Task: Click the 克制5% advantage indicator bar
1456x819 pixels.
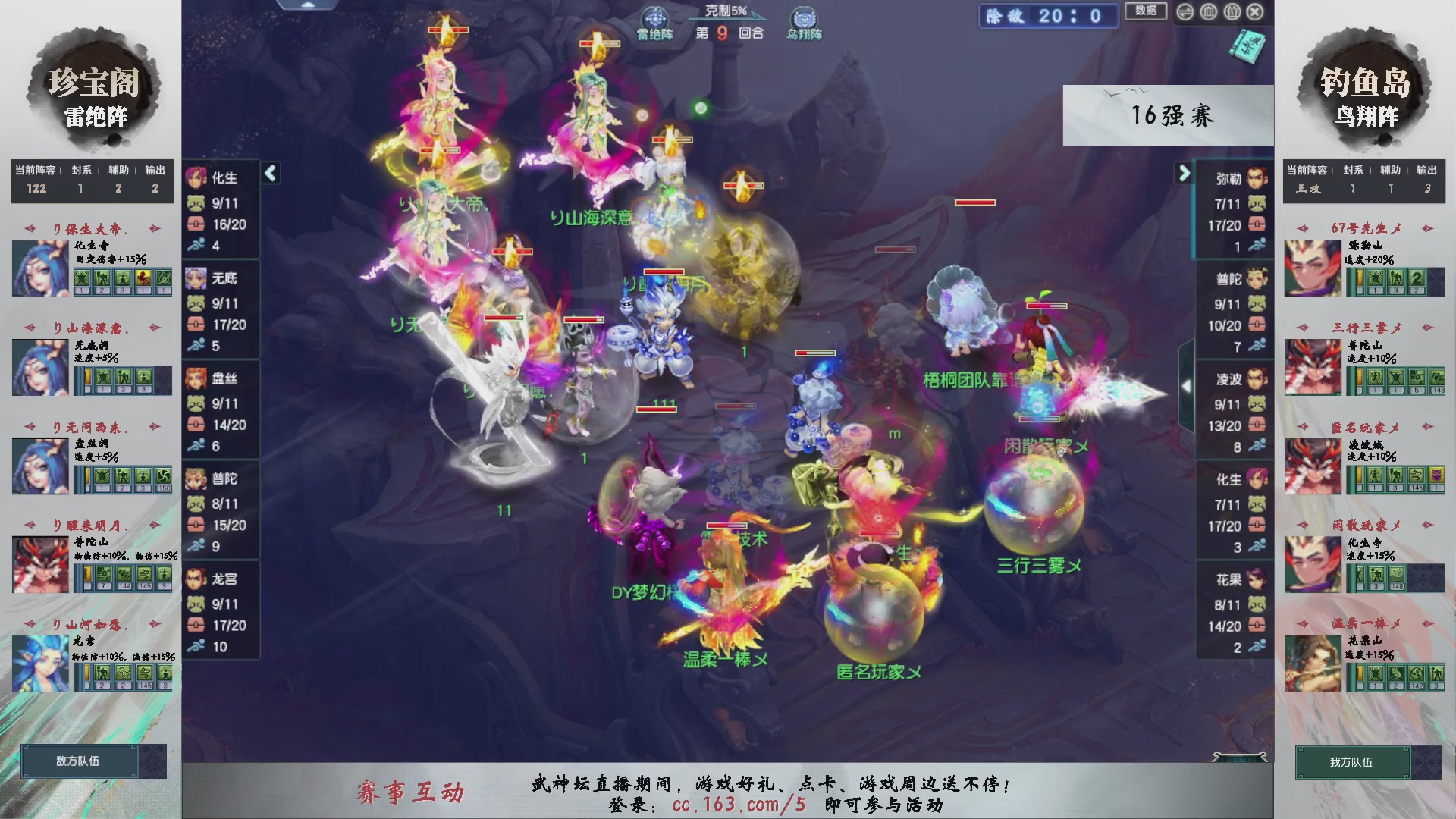Action: click(728, 14)
